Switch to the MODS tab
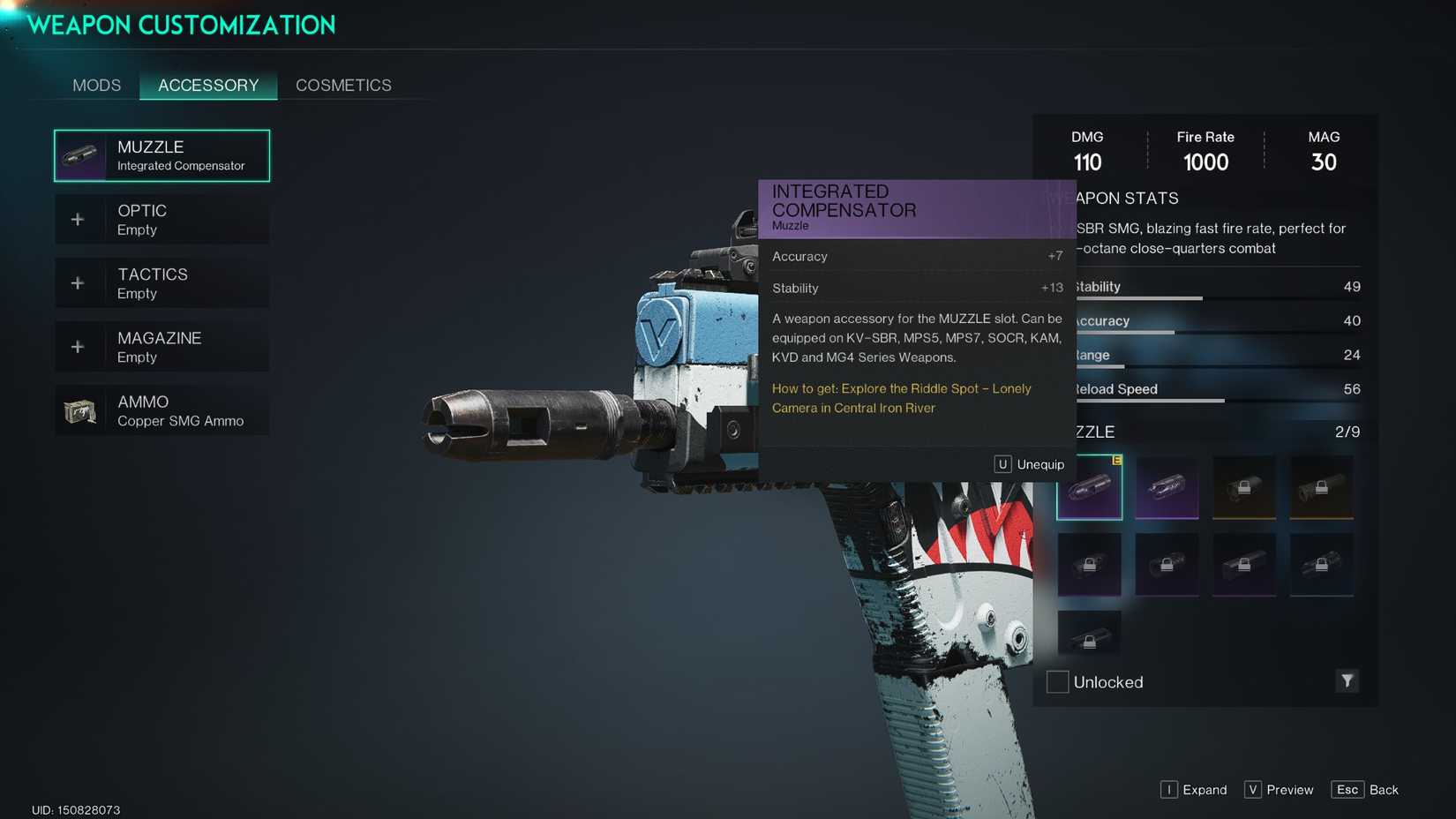The width and height of the screenshot is (1456, 819). 96,85
